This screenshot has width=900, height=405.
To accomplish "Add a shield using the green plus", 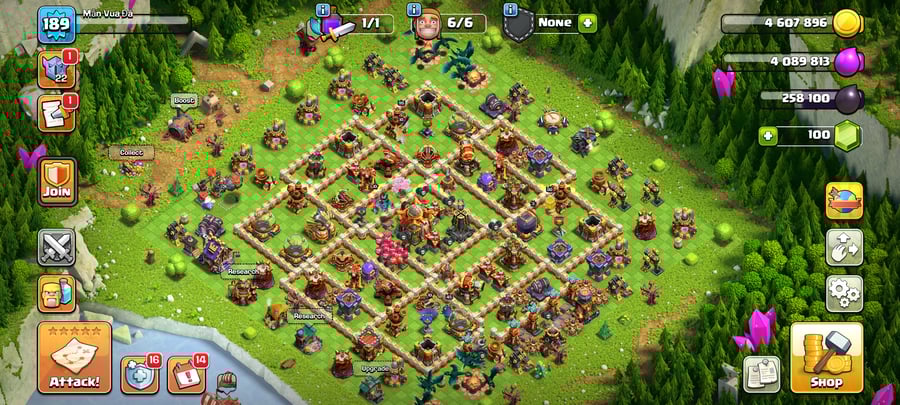I will (x=587, y=23).
